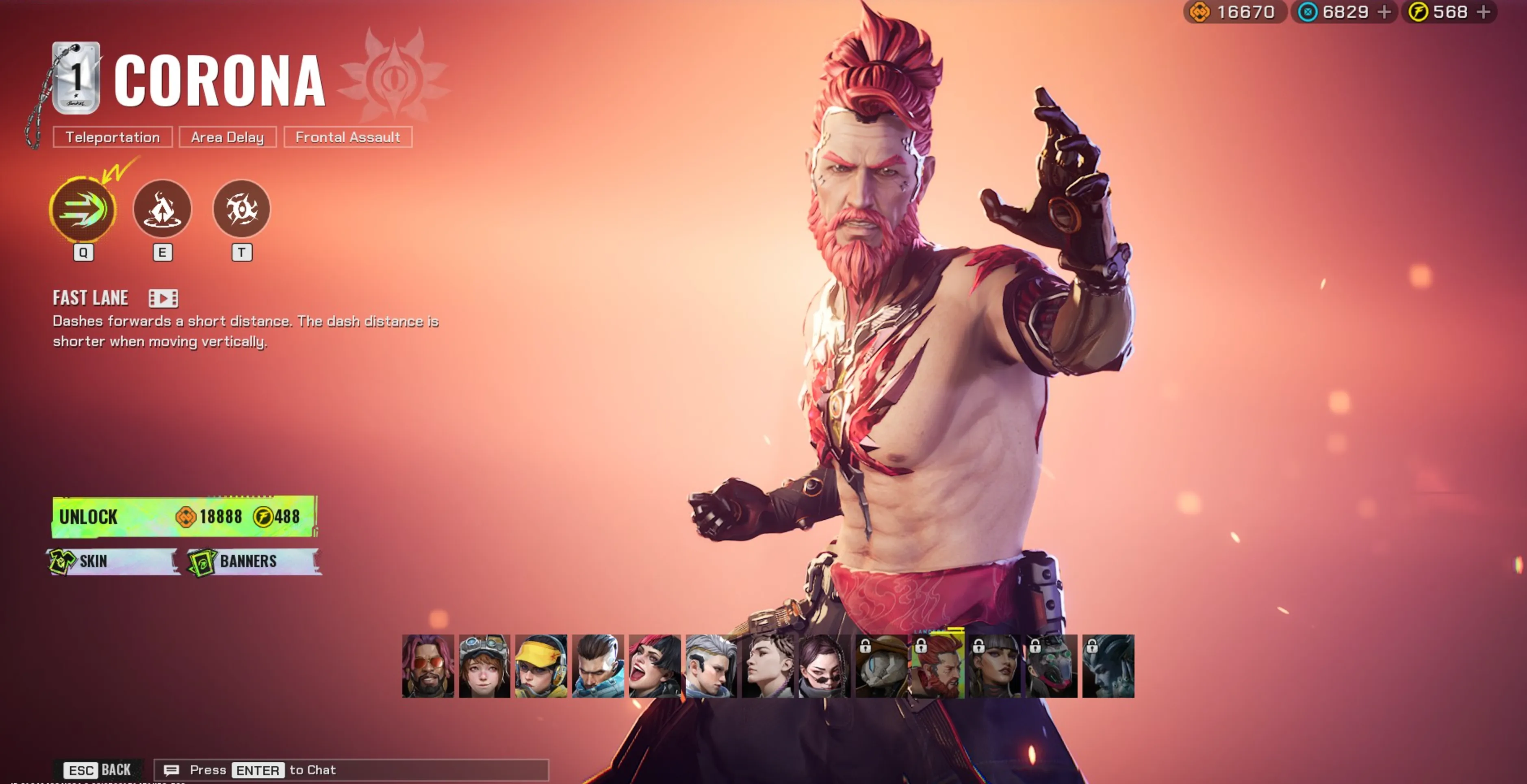Unlock Corona for 18888 coins
Viewport: 1527px width, 784px height.
(x=184, y=517)
